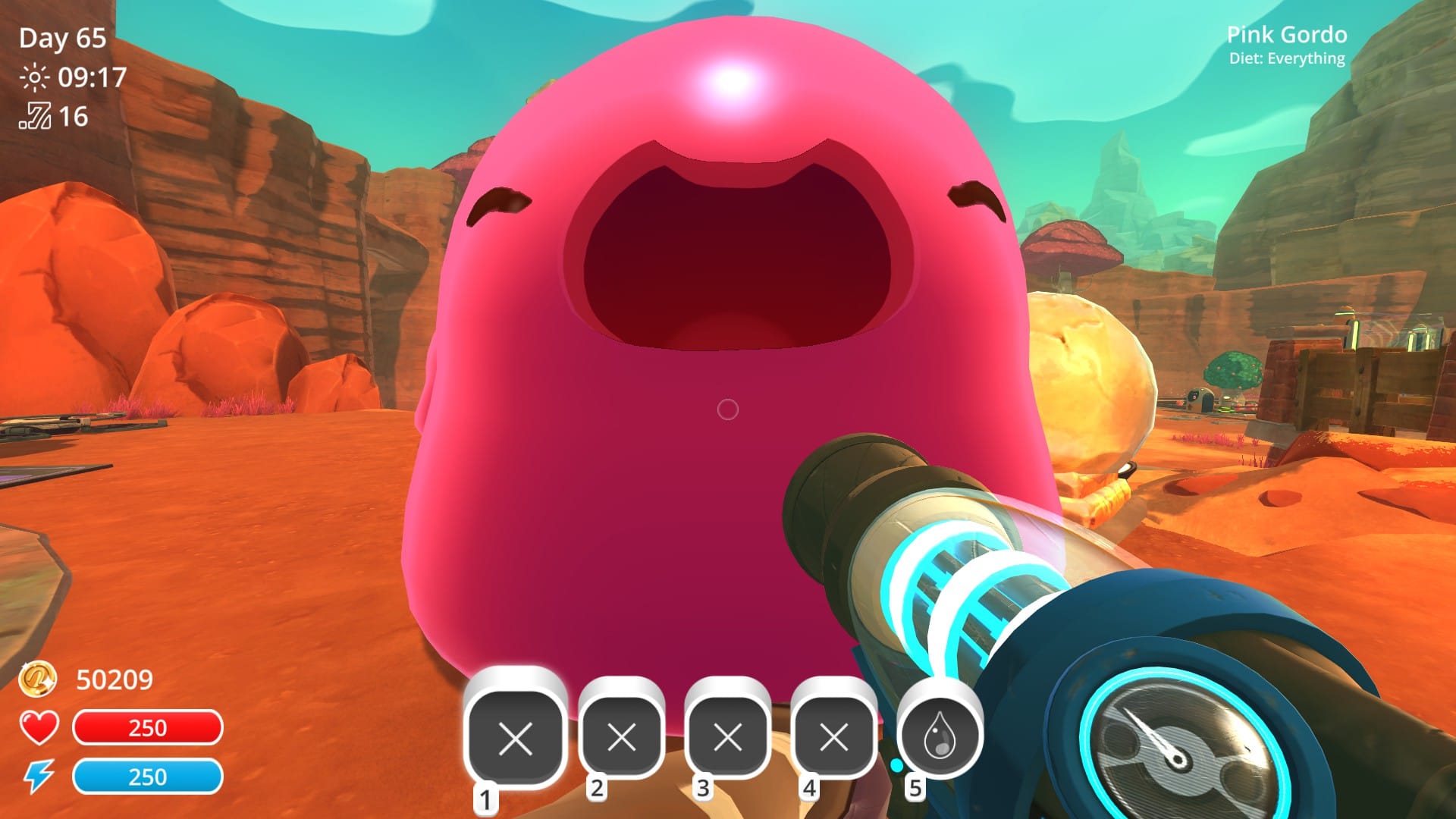Click the X icon in empty slot 4

[x=835, y=736]
